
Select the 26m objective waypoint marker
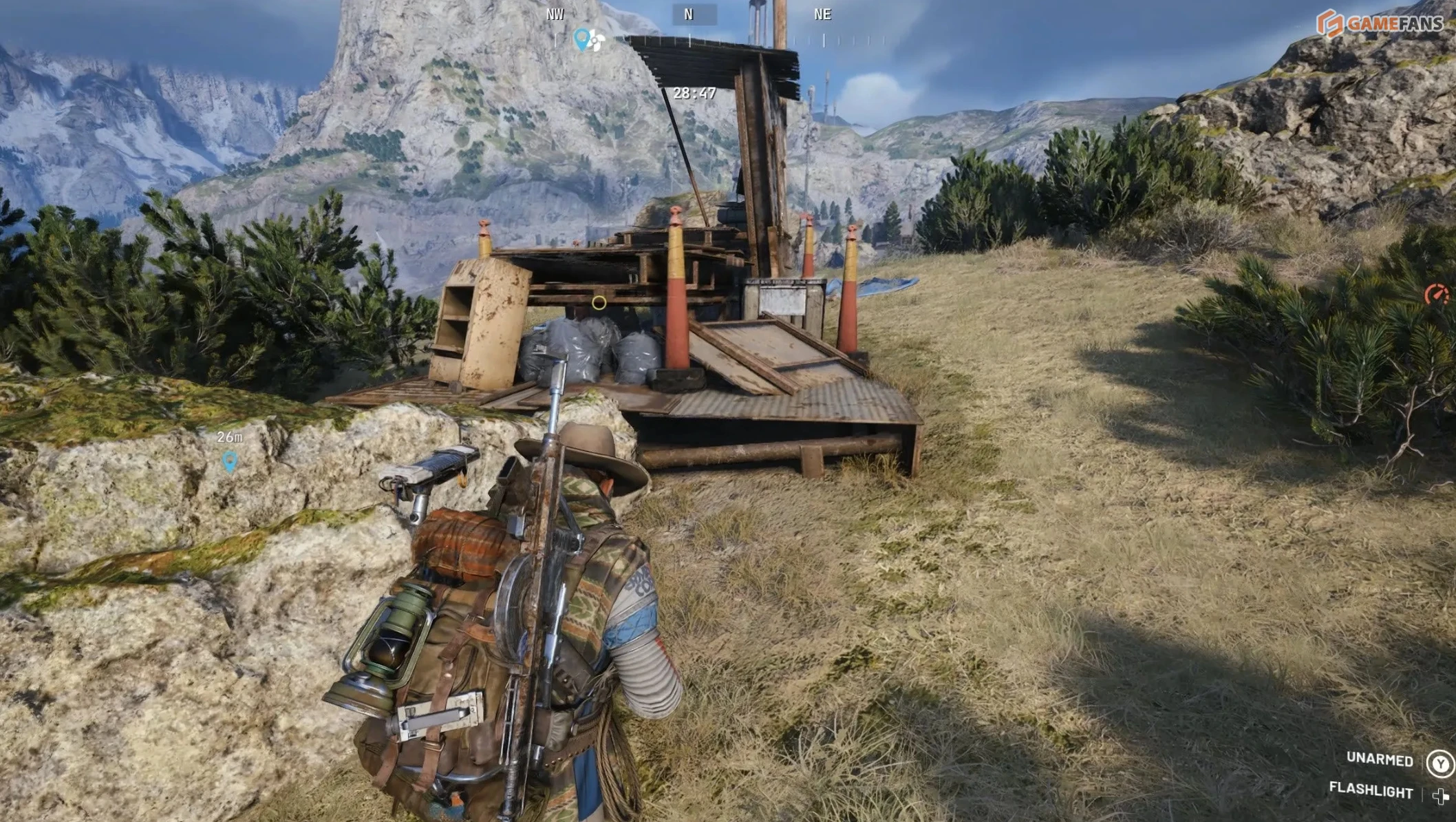tap(230, 461)
